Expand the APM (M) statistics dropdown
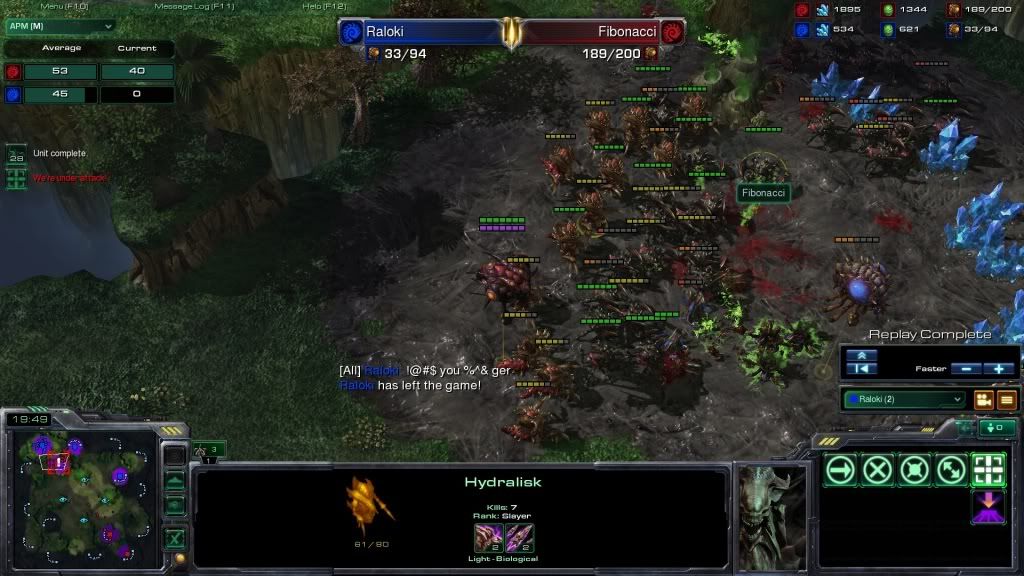 tap(60, 25)
